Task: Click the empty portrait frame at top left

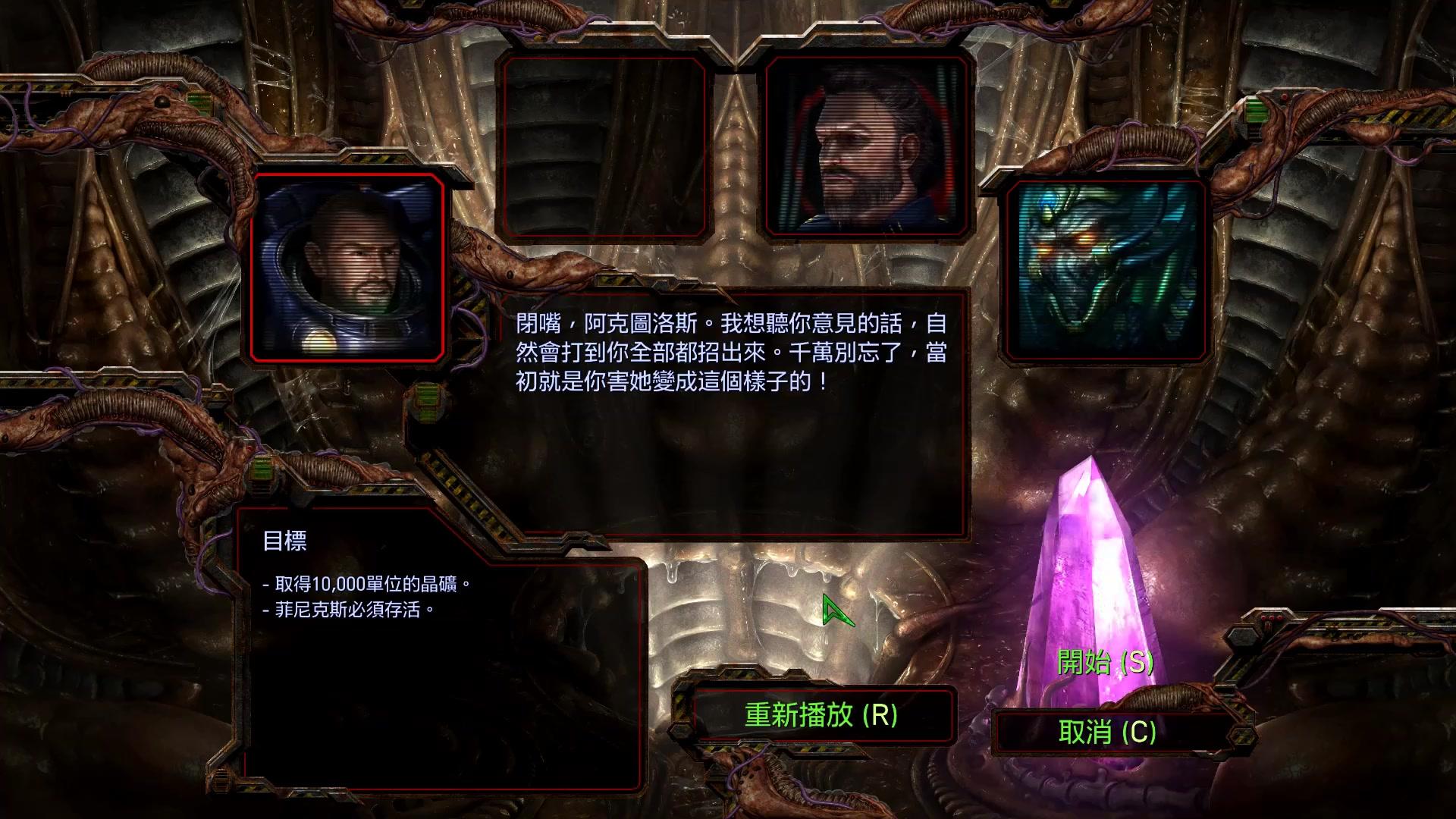Action: (x=603, y=144)
